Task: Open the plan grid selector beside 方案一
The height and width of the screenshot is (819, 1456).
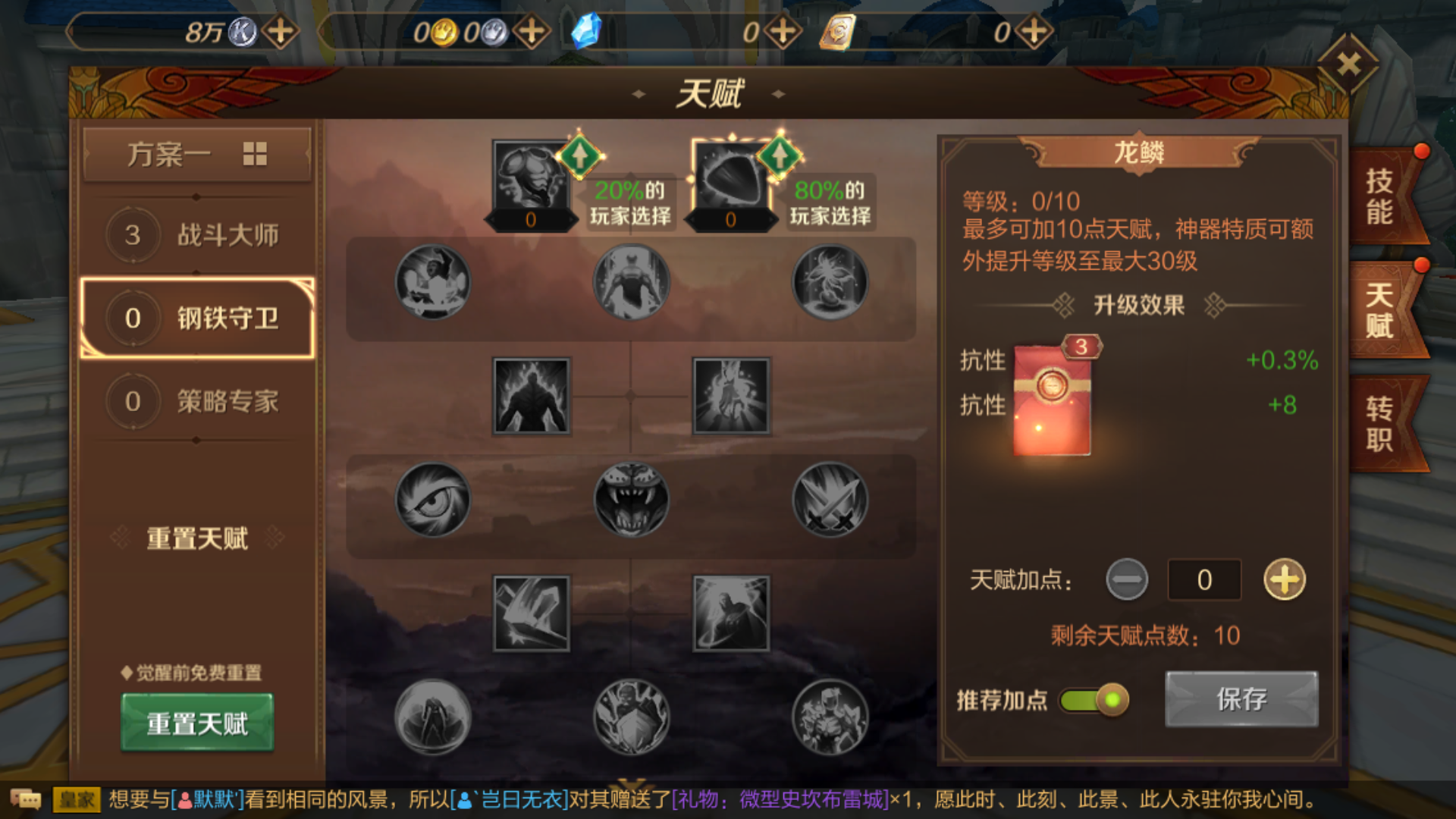Action: coord(256,153)
